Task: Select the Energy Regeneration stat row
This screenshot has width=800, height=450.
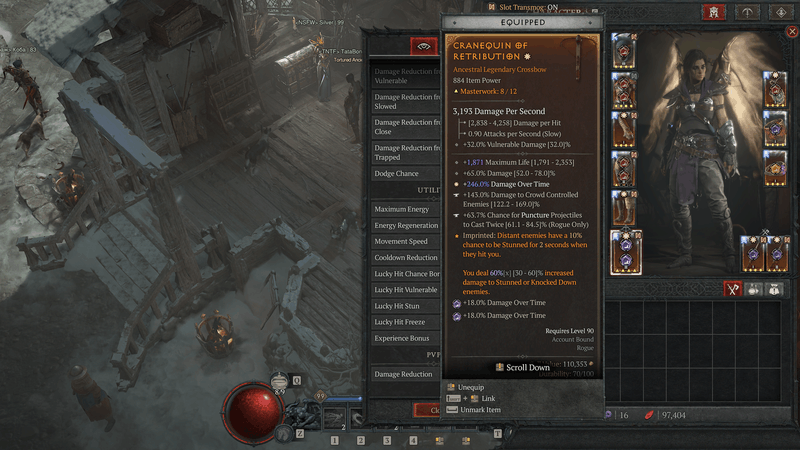Action: (x=405, y=225)
